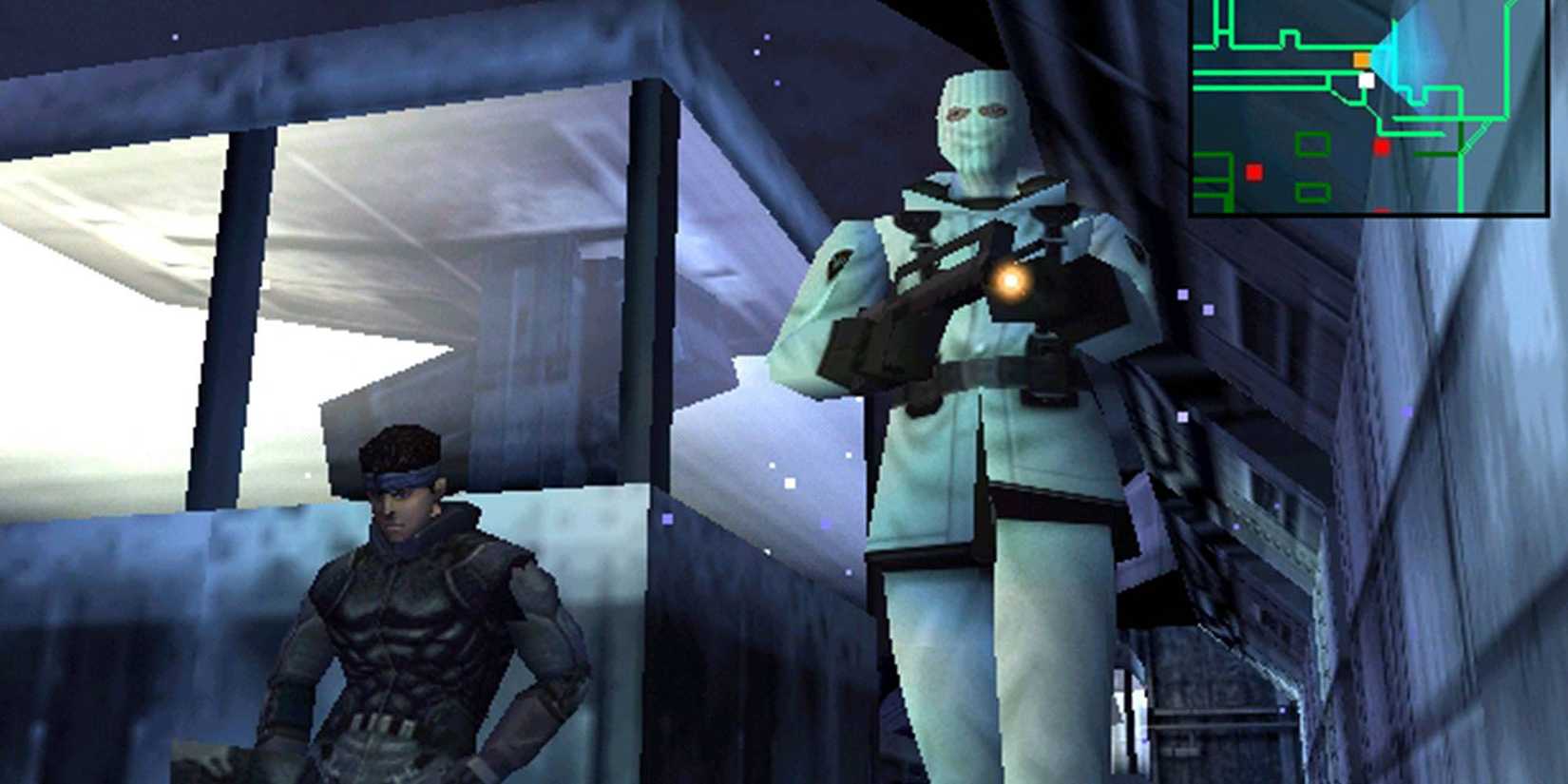The image size is (1568, 784).
Task: Click the dark green room outline on radar
Action: click(x=1313, y=143)
